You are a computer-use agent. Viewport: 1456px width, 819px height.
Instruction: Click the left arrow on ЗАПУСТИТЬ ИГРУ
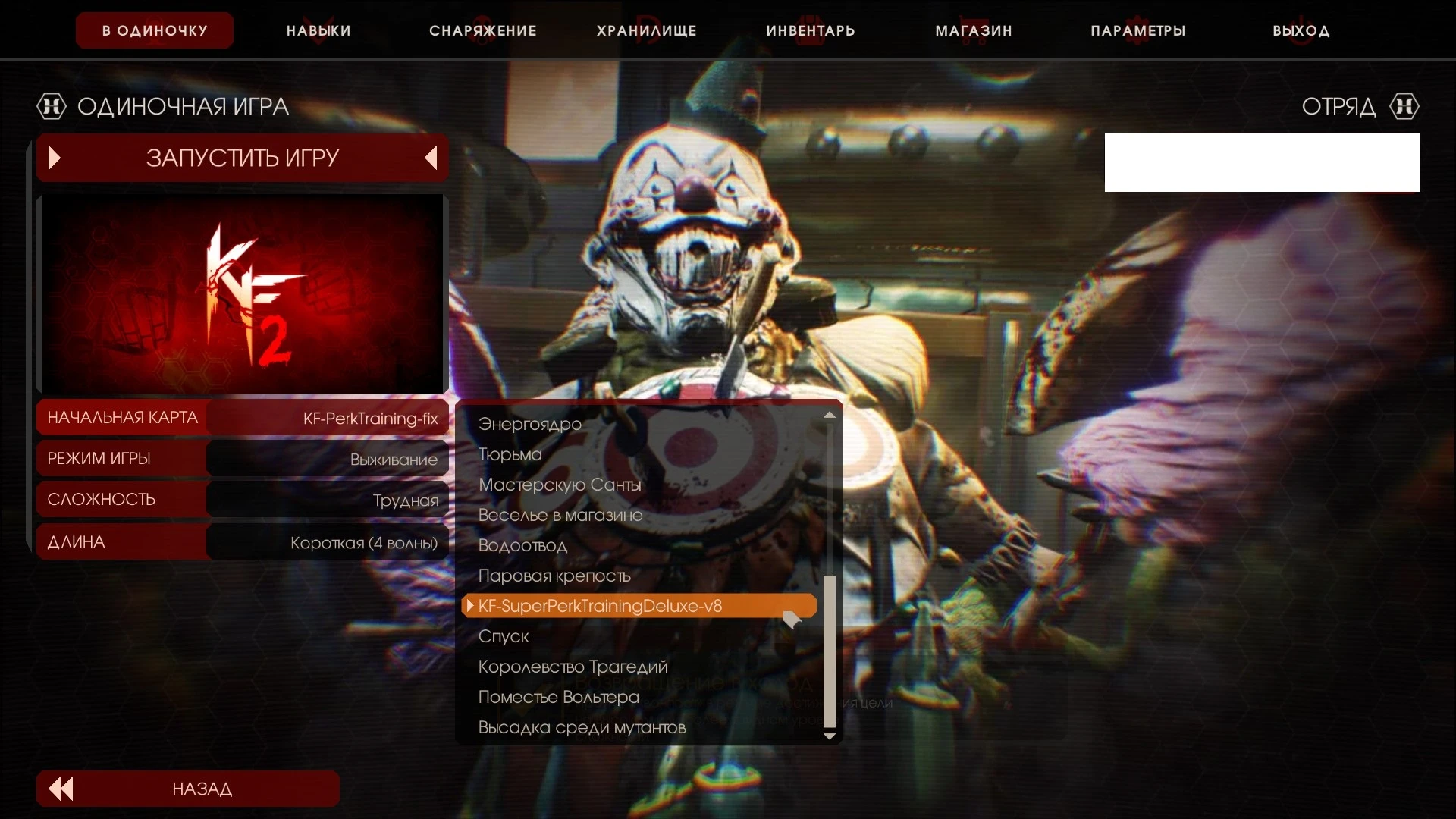click(430, 157)
